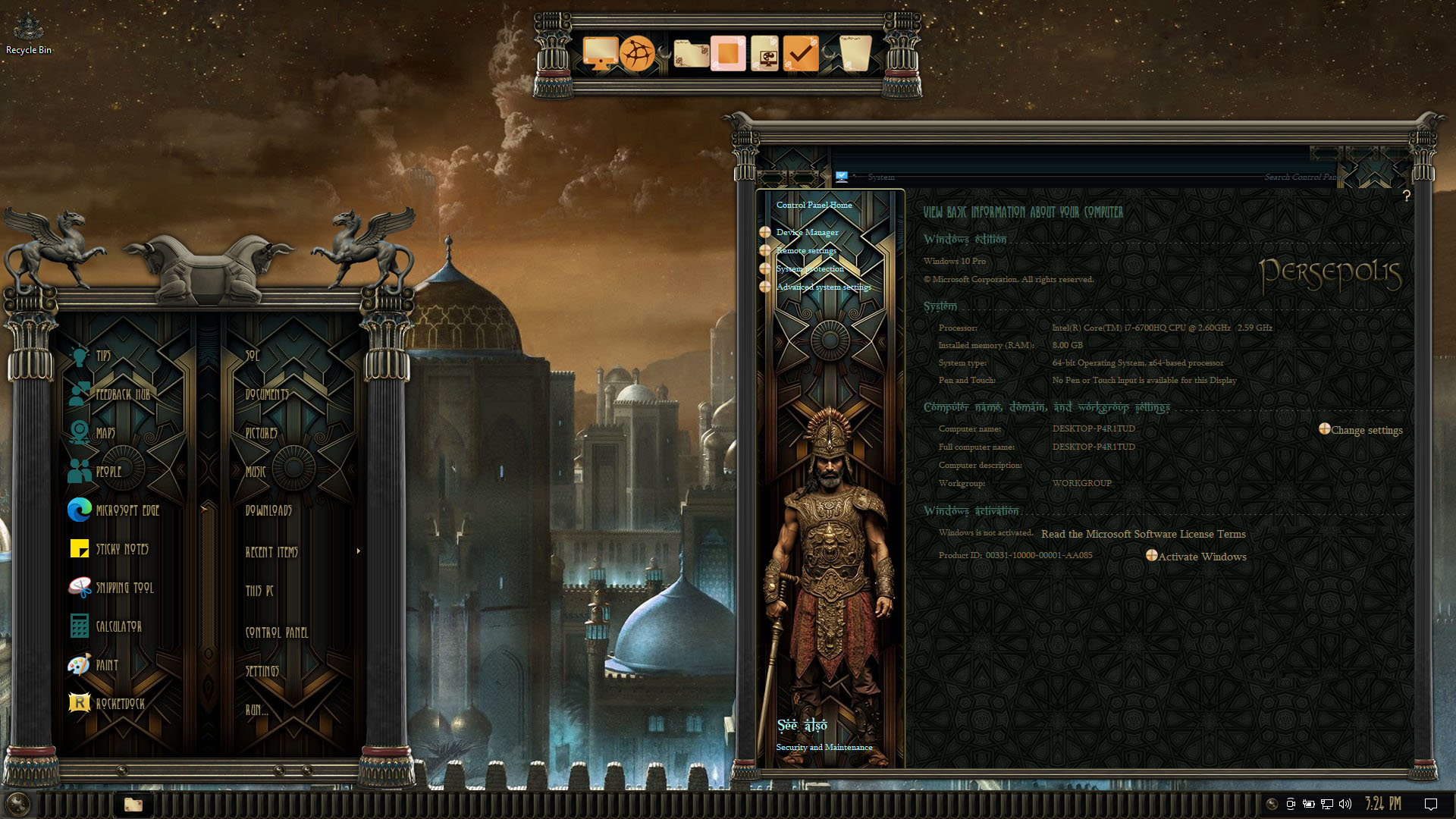Viewport: 1456px width, 819px height.
Task: Open the Control Panel start menu entry
Action: click(276, 632)
